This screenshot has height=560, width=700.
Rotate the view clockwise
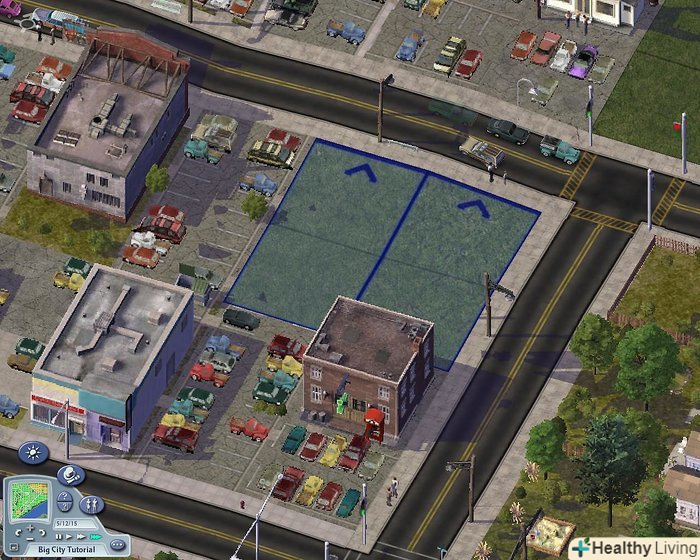[x=42, y=532]
